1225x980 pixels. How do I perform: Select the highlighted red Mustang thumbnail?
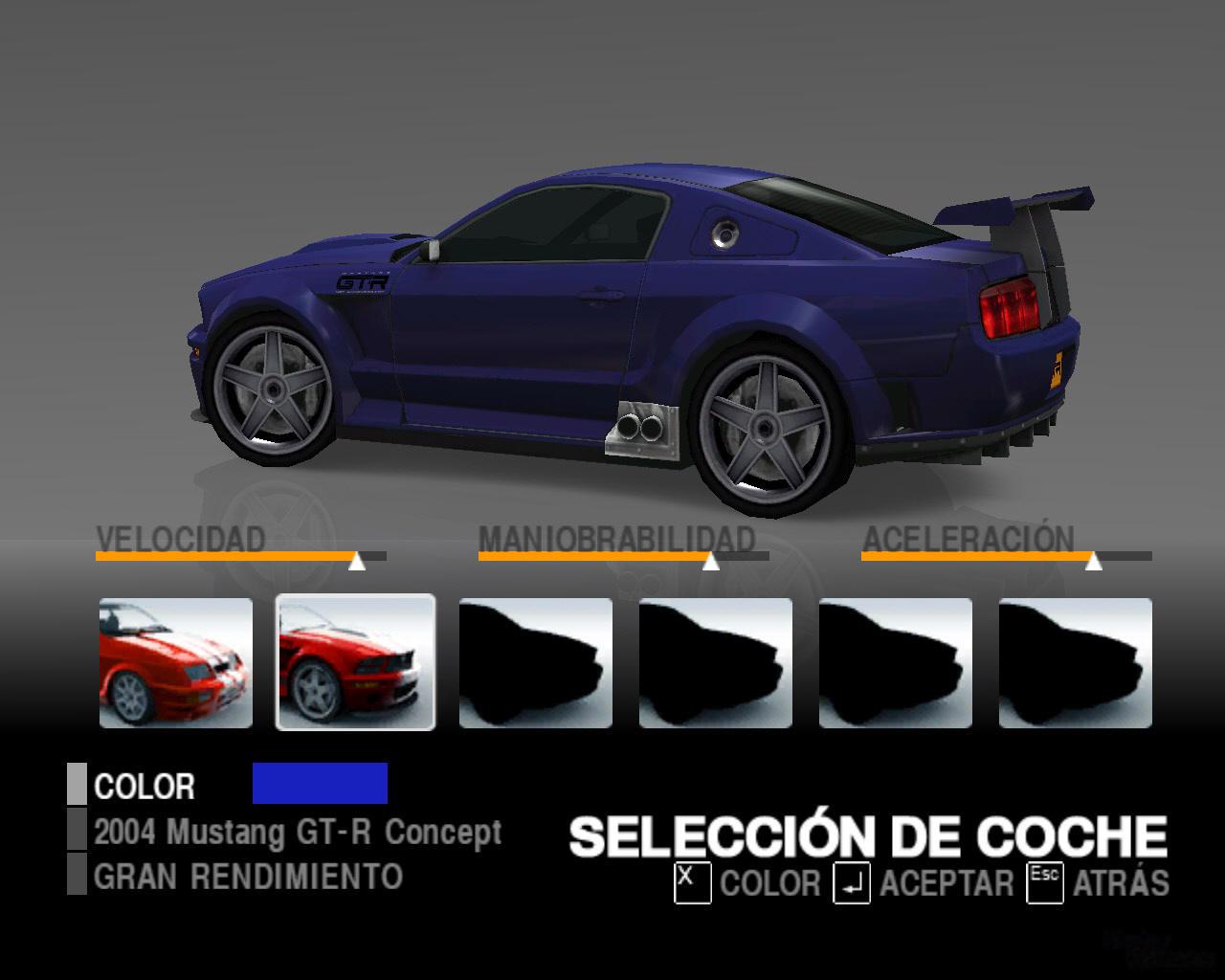point(355,662)
